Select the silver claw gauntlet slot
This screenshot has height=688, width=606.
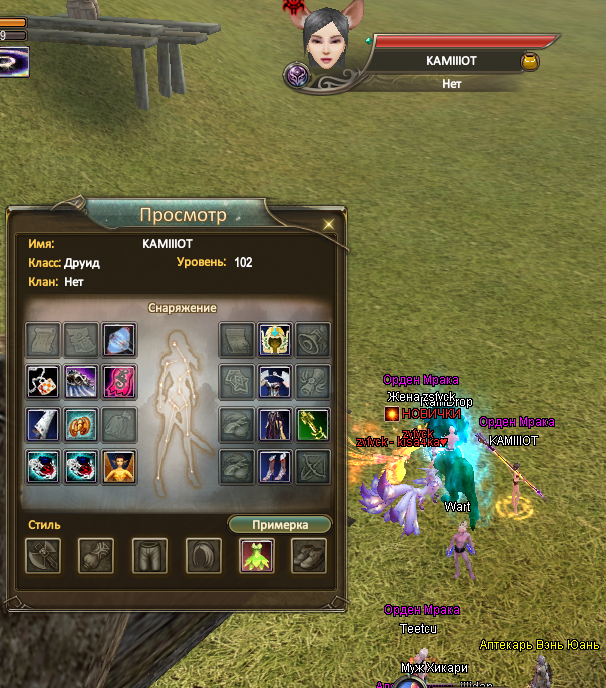pyautogui.click(x=81, y=382)
